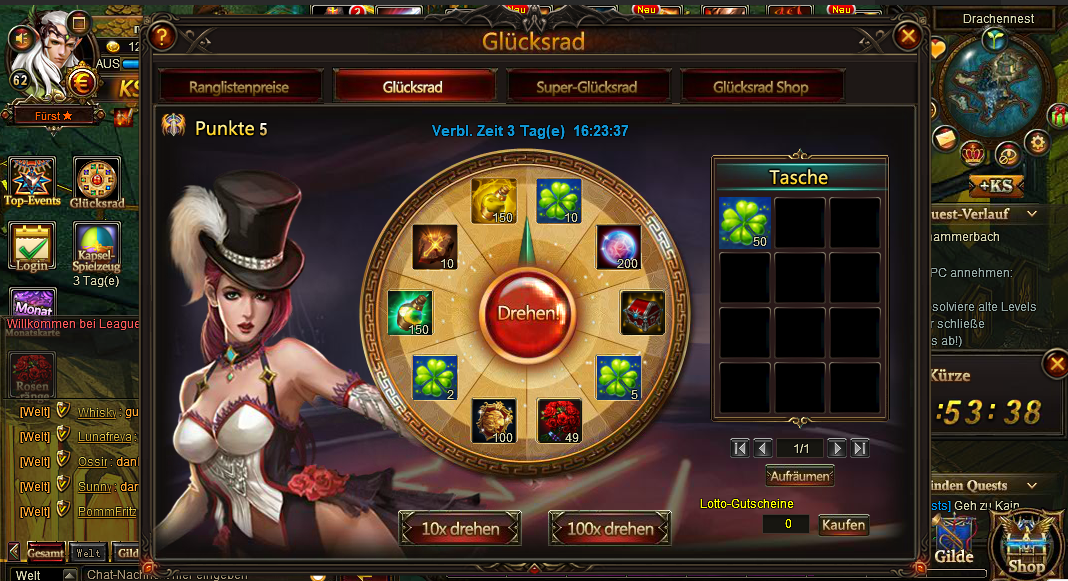Switch to the Ranglistenpreise tab
The width and height of the screenshot is (1068, 581).
[x=240, y=87]
